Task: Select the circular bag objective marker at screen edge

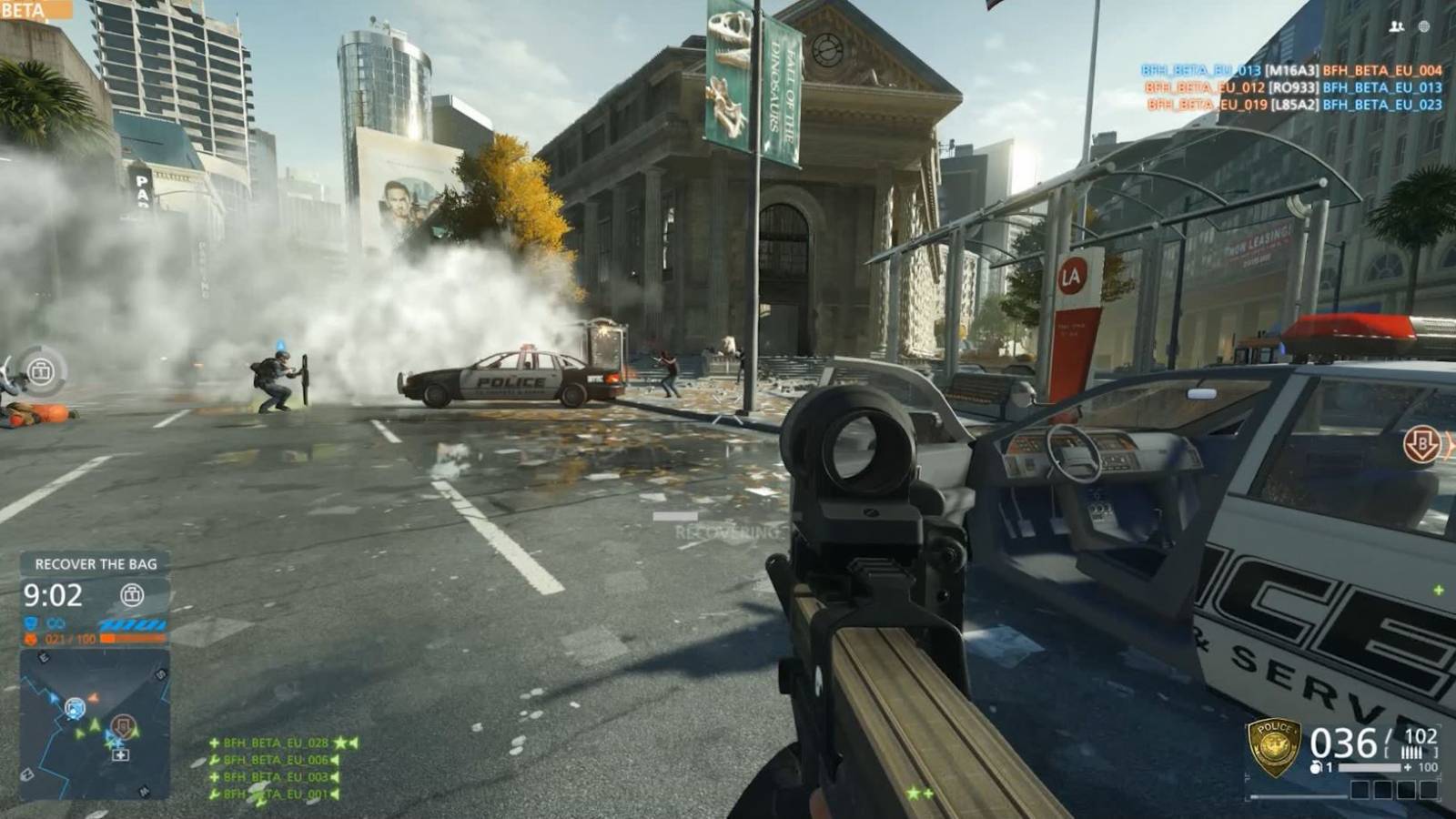Action: (40, 371)
